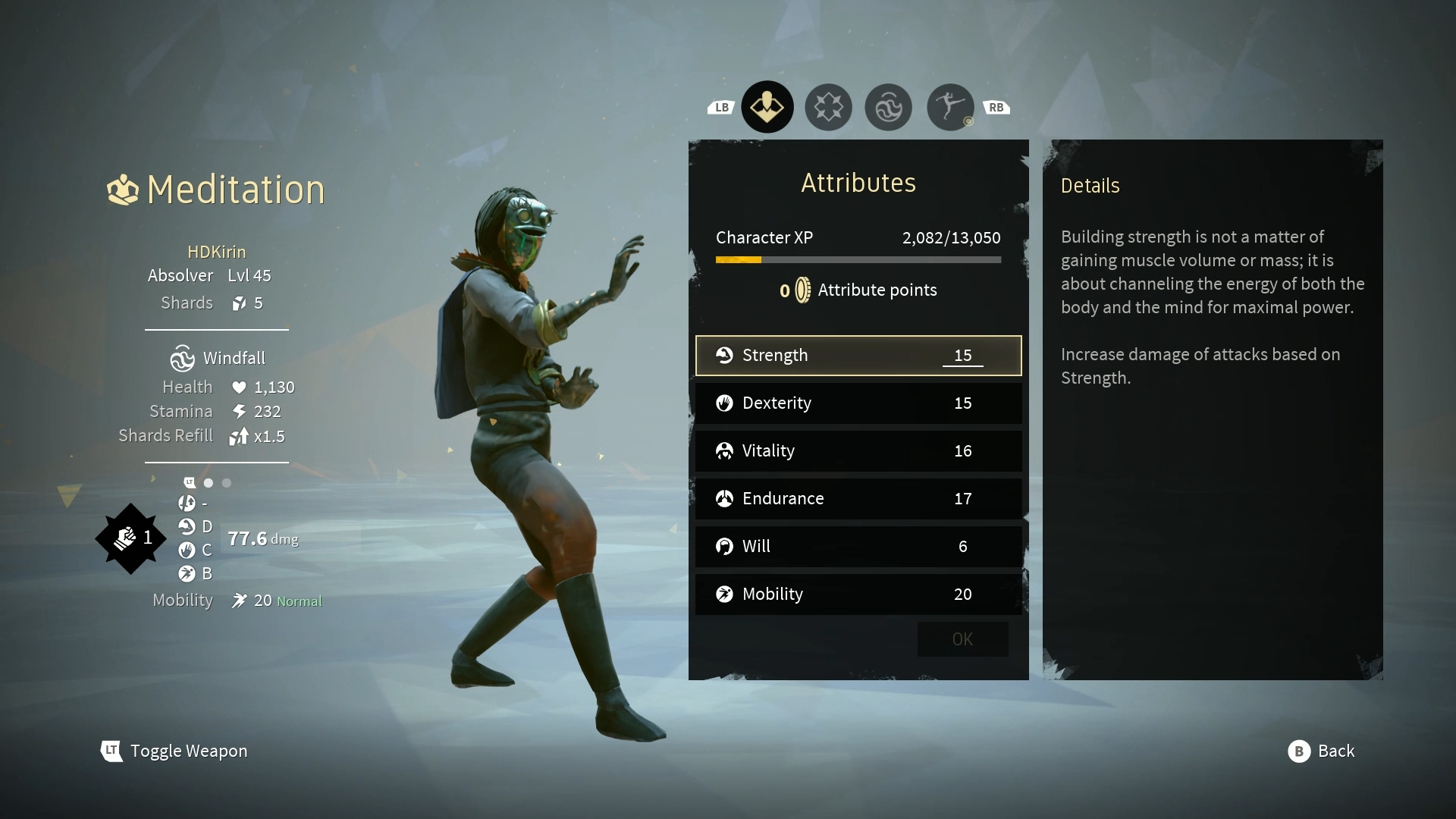Click the Mobility runner icon
1456x819 pixels.
click(x=725, y=594)
